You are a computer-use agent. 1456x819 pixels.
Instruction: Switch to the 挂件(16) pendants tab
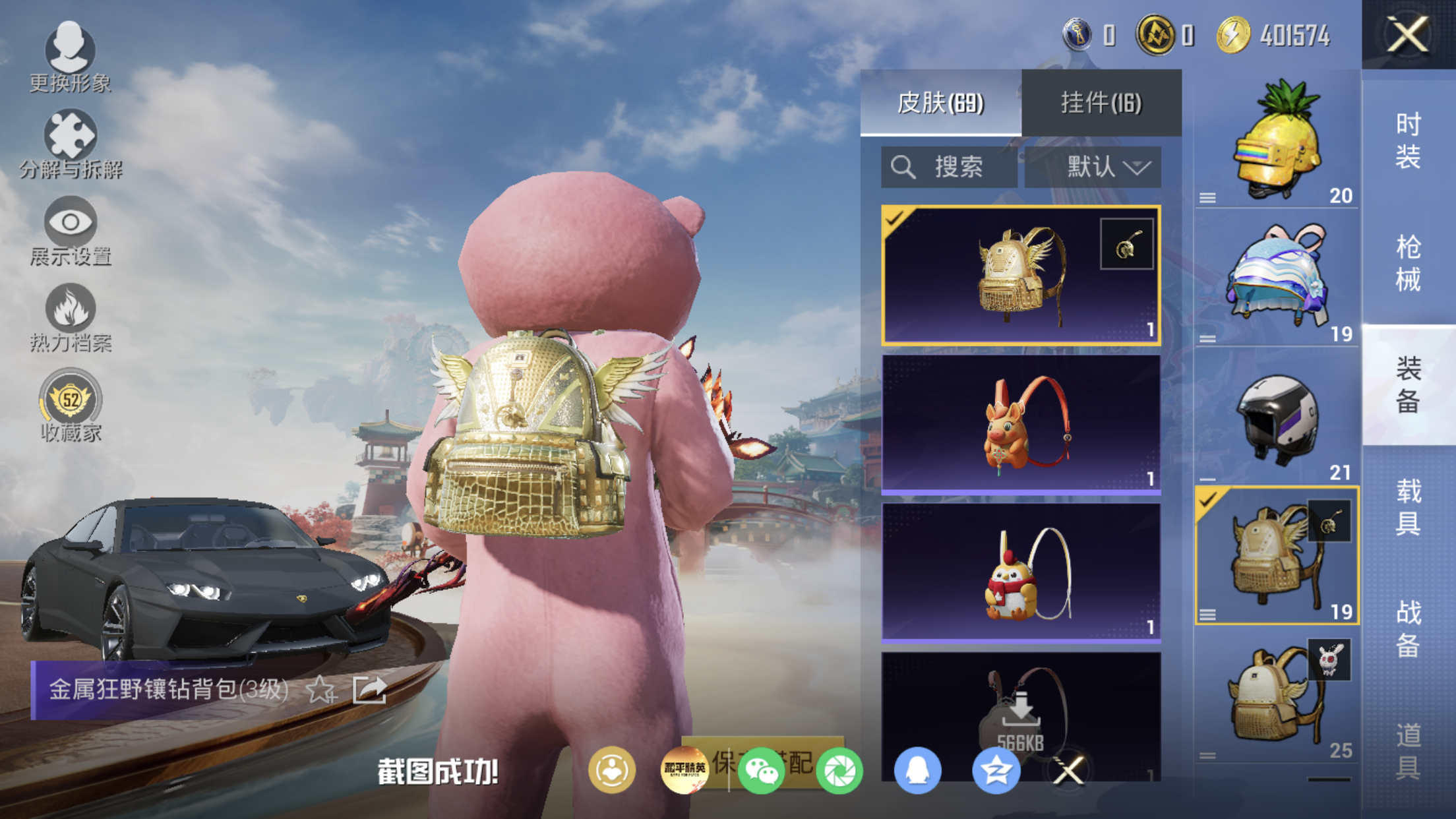pyautogui.click(x=1101, y=103)
